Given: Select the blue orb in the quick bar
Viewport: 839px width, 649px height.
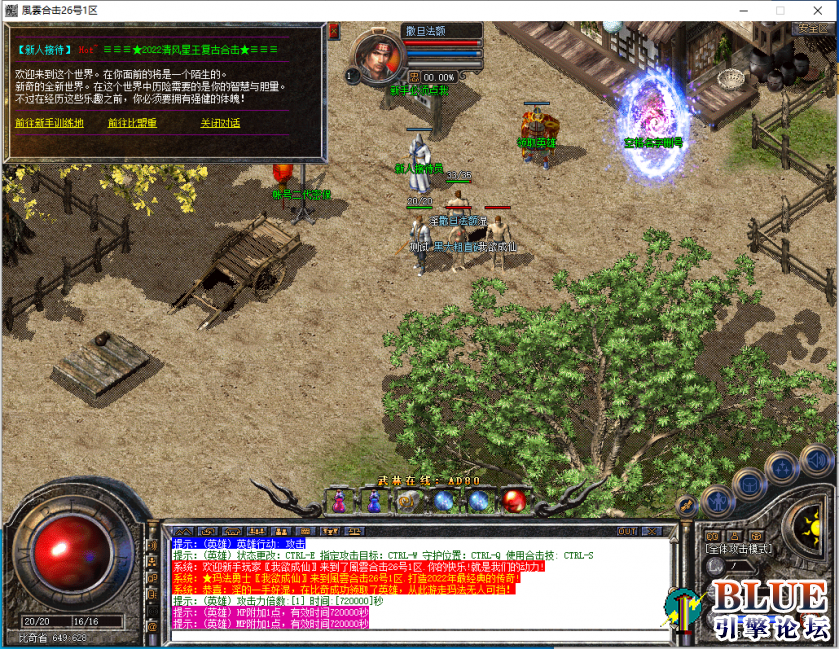Looking at the screenshot, I should pos(443,500).
